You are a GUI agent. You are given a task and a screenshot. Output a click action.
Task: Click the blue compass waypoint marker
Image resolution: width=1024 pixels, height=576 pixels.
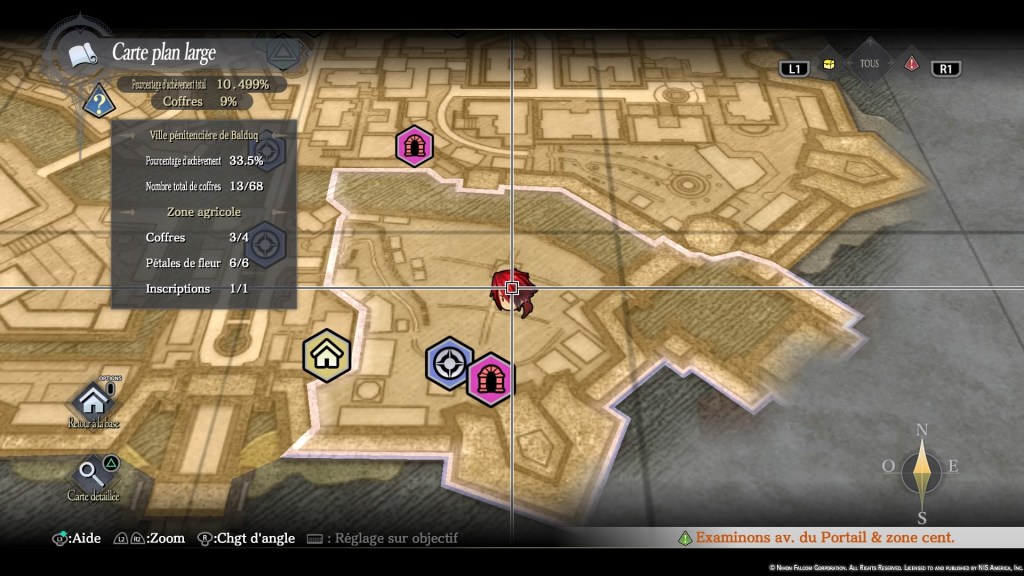pyautogui.click(x=449, y=365)
